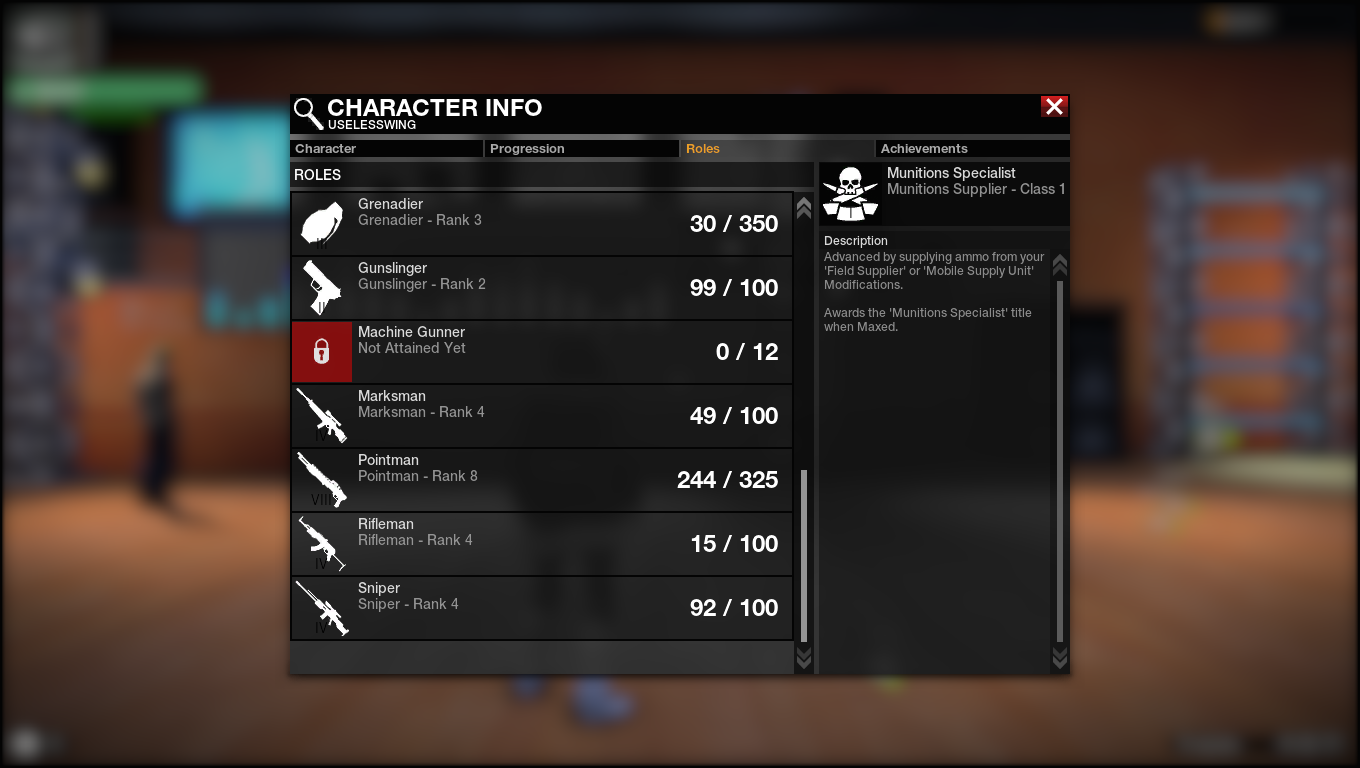The height and width of the screenshot is (768, 1360).
Task: Click the locked Machine Gunner role
Action: 541,352
